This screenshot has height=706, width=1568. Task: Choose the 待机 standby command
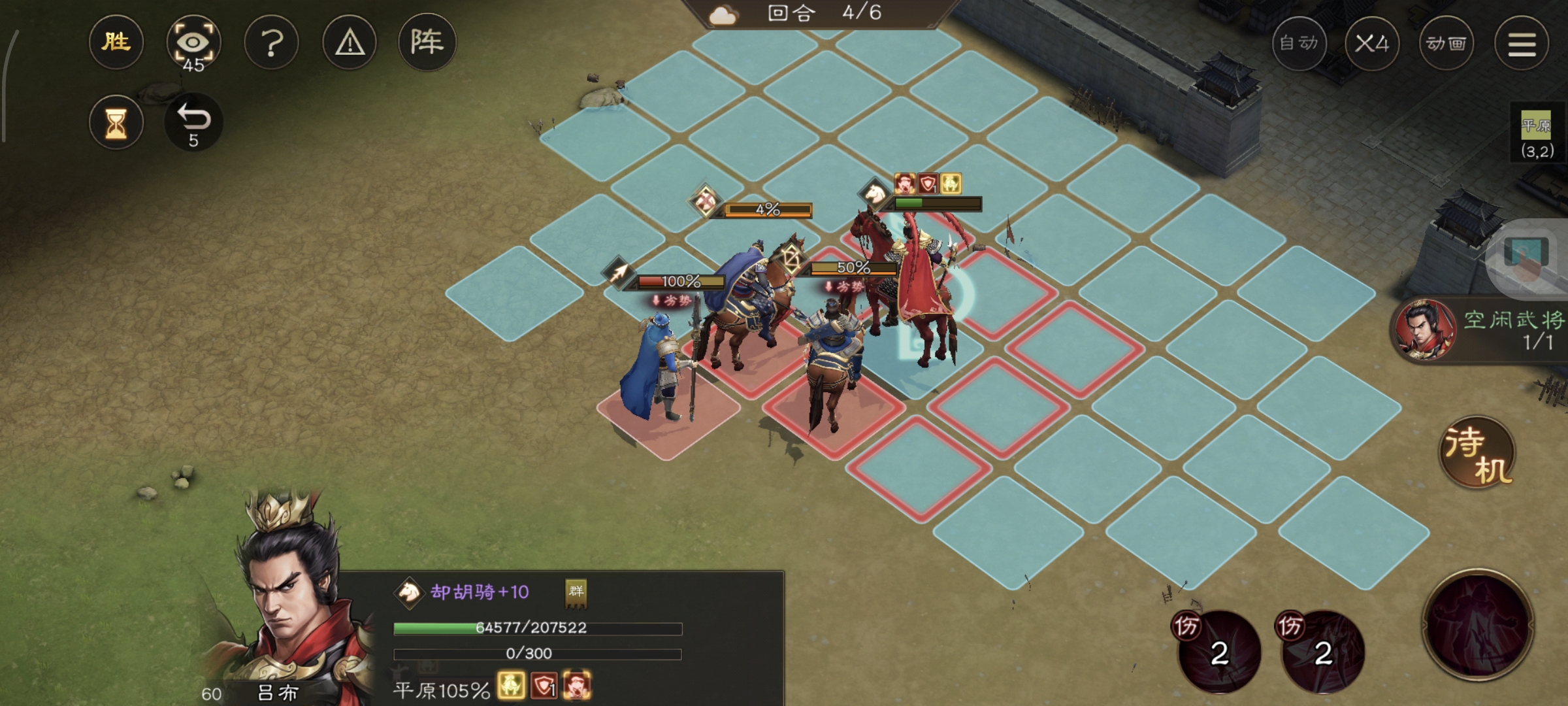(1478, 452)
